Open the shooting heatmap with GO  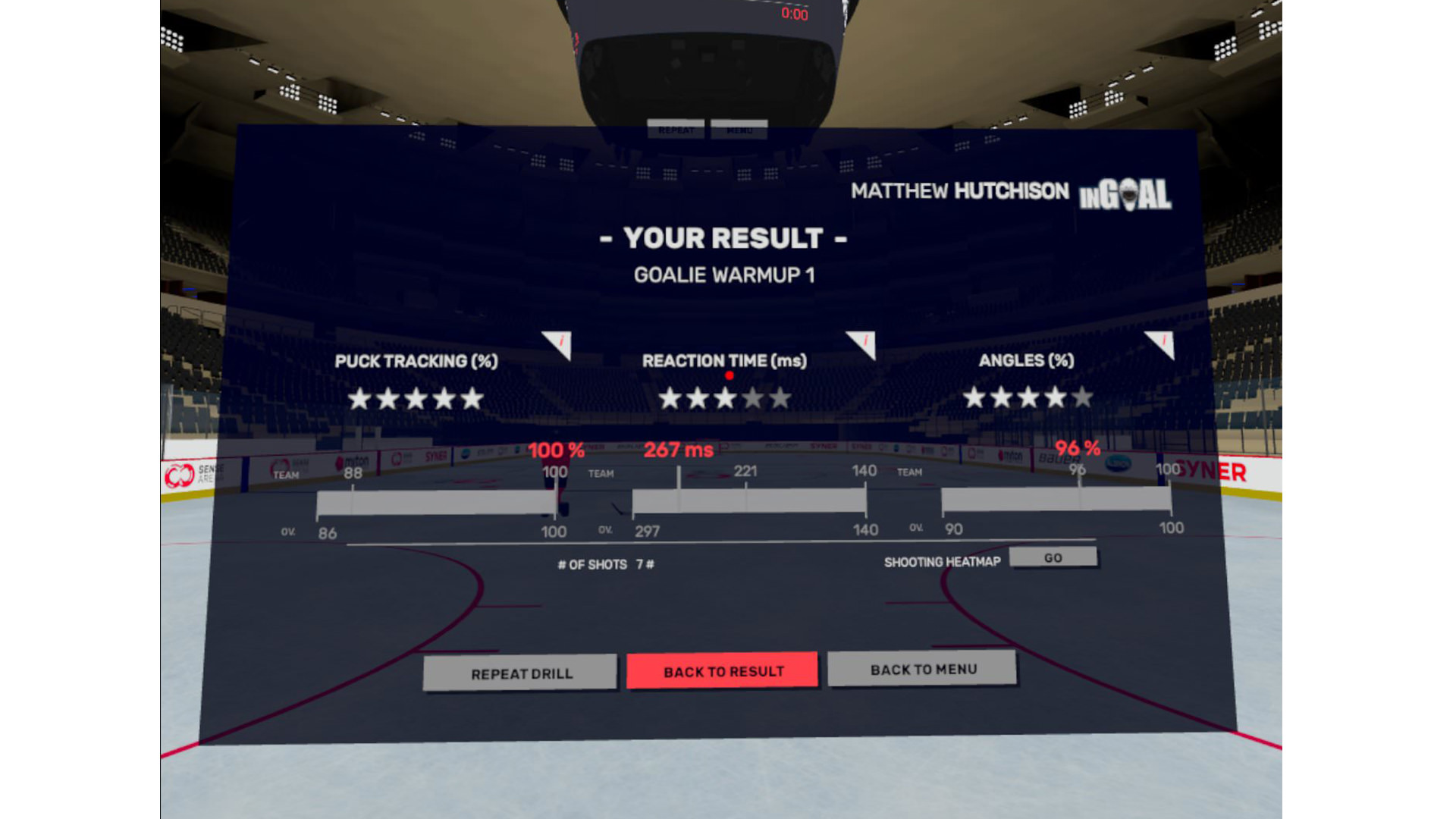[1053, 557]
